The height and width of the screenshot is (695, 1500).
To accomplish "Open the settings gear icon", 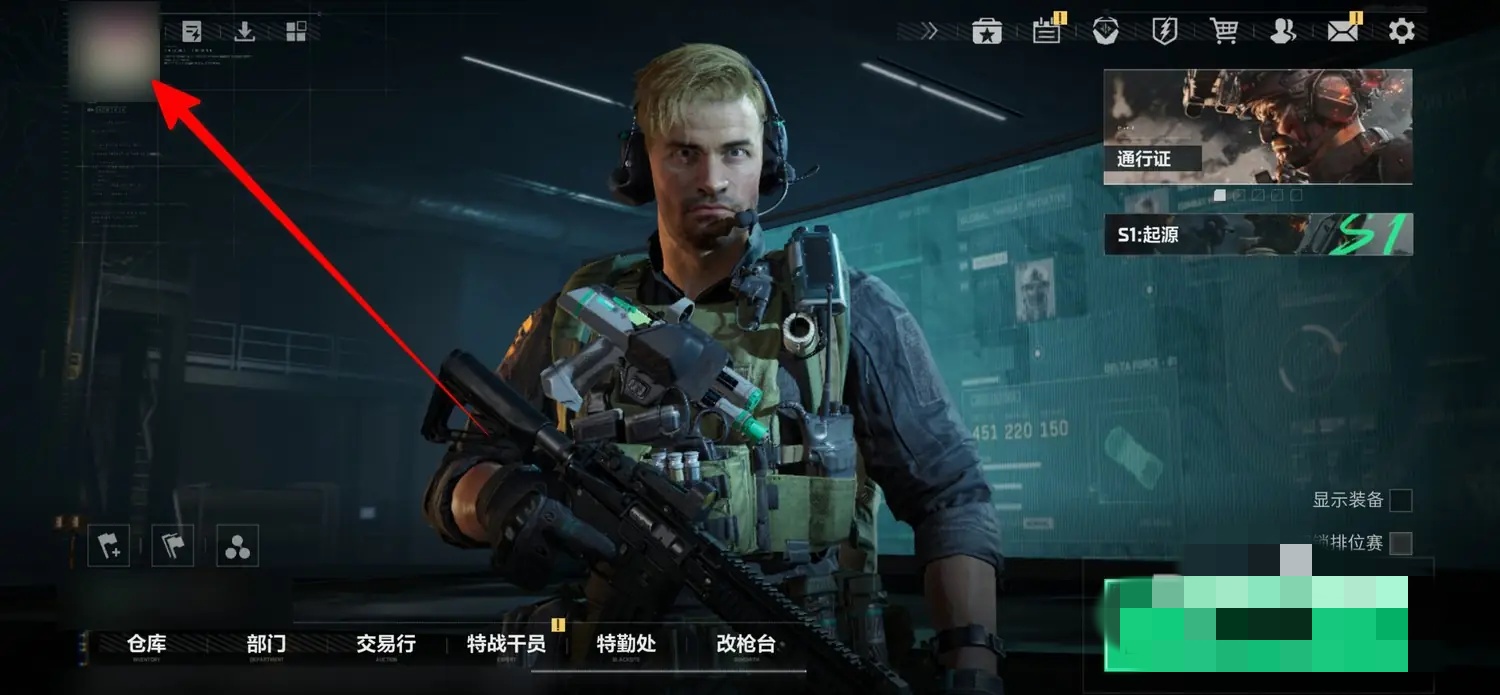I will pyautogui.click(x=1402, y=31).
